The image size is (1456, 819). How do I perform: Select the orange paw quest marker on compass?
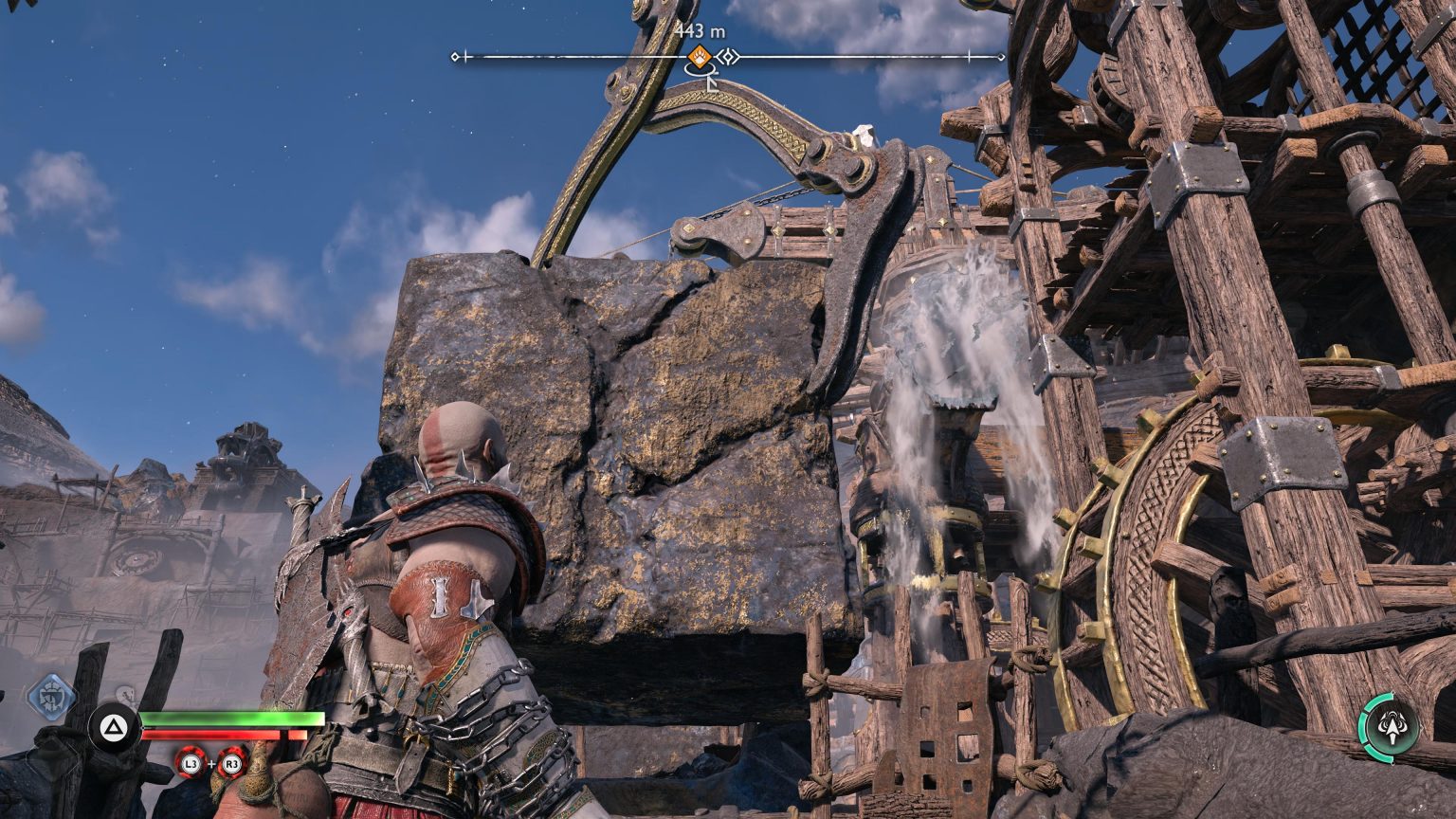(700, 57)
